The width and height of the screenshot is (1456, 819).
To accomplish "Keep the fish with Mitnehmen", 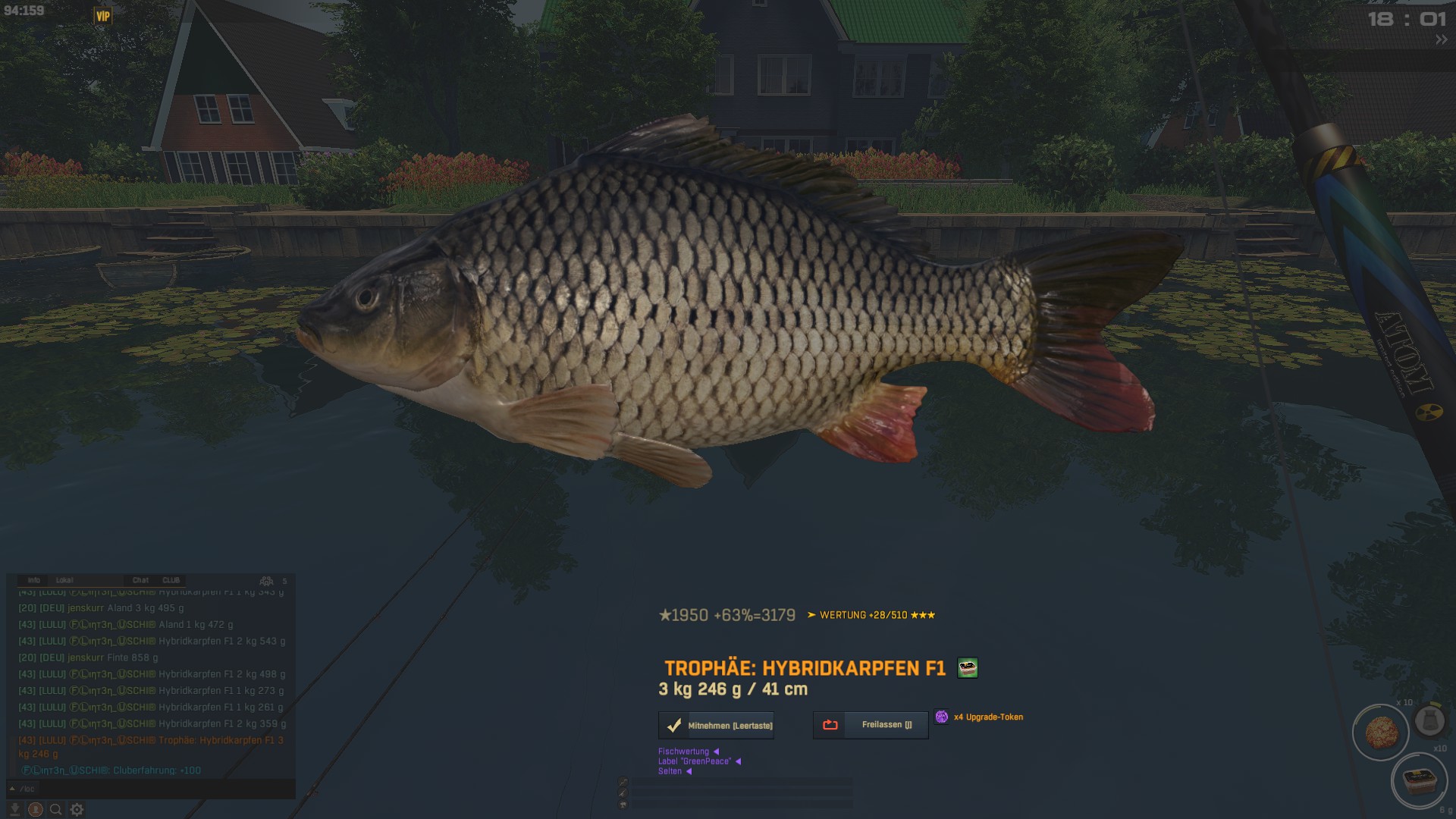I will click(716, 726).
